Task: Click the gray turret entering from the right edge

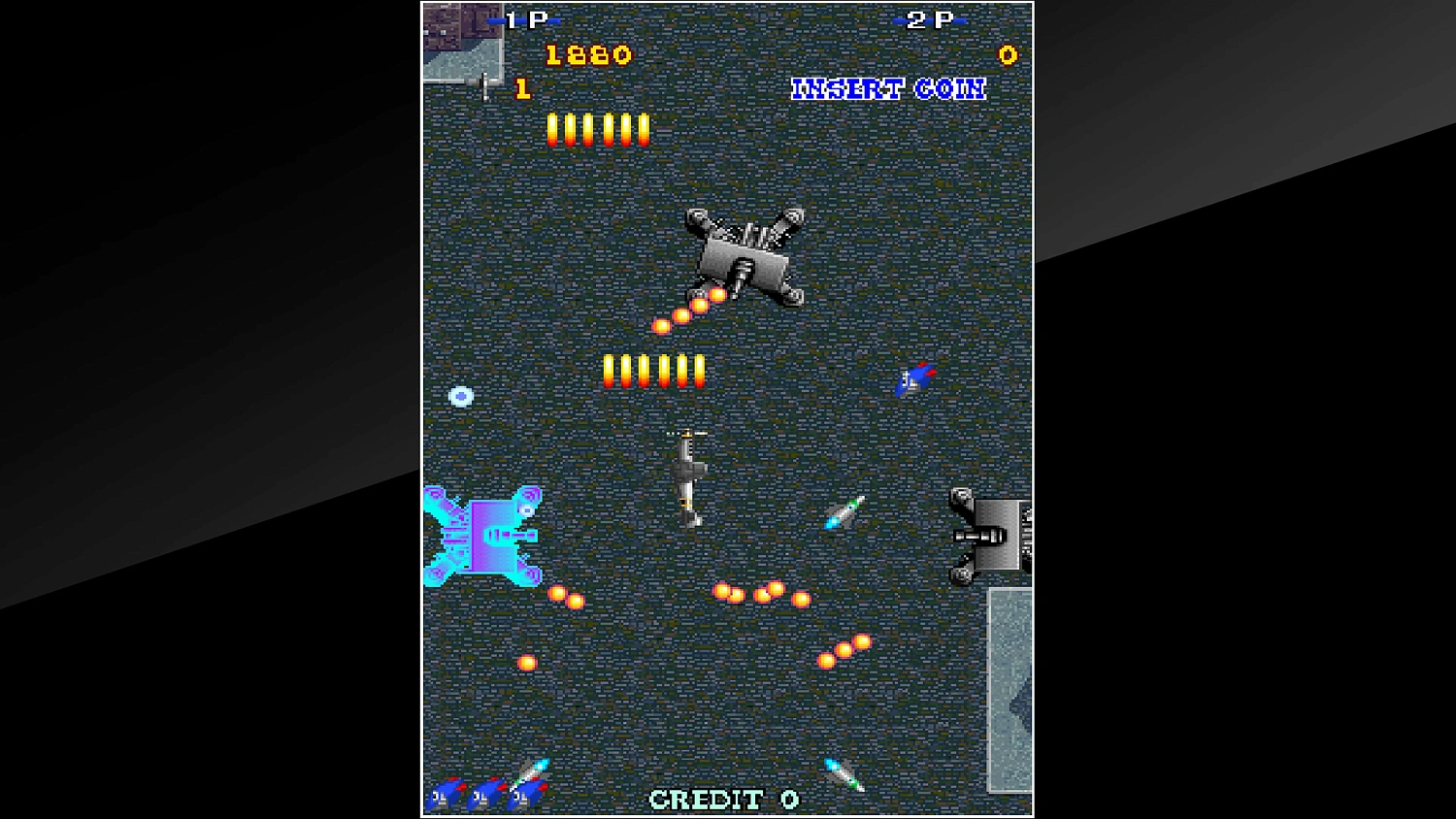Action: point(990,534)
